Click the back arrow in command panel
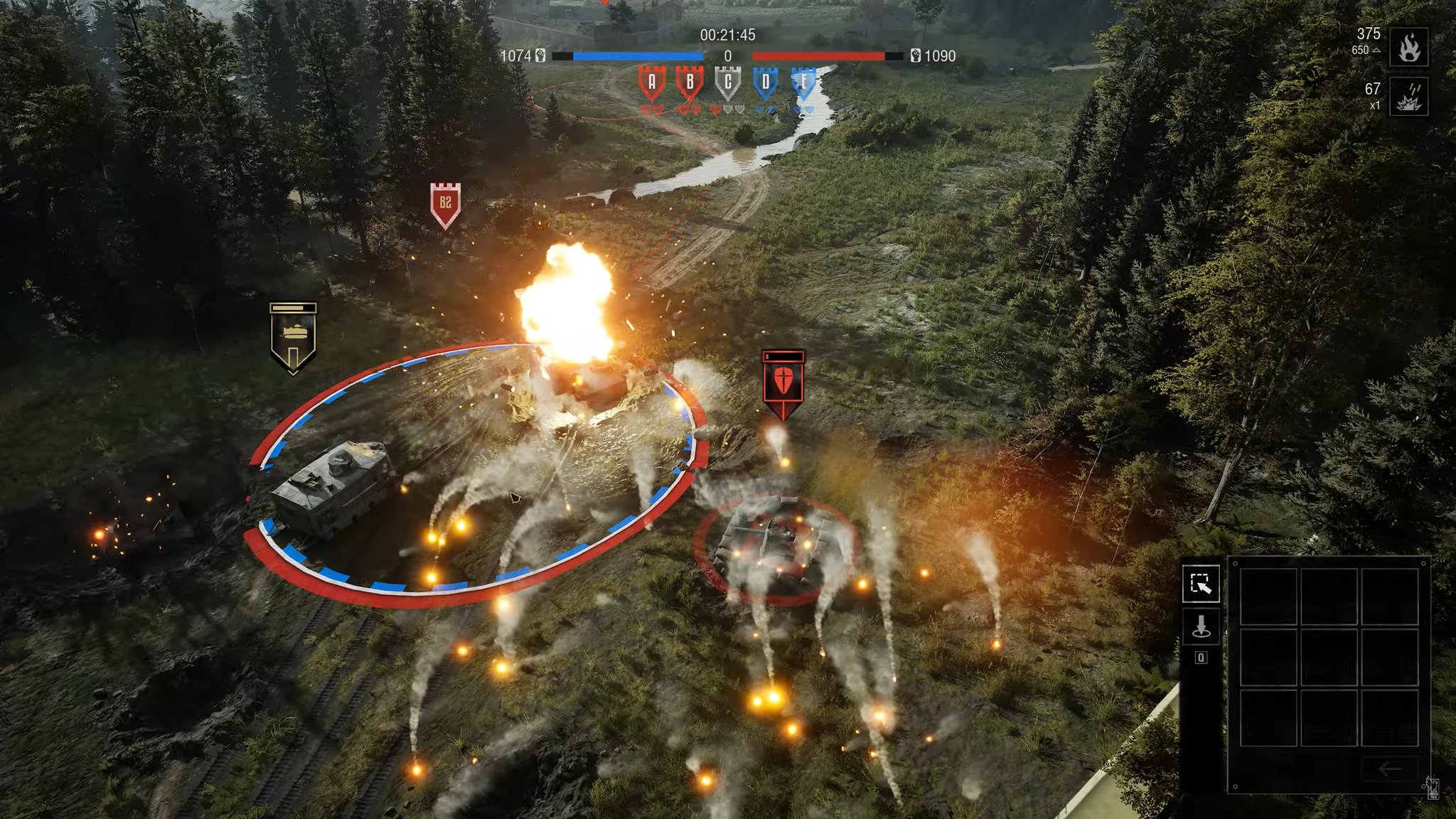 point(1389,769)
